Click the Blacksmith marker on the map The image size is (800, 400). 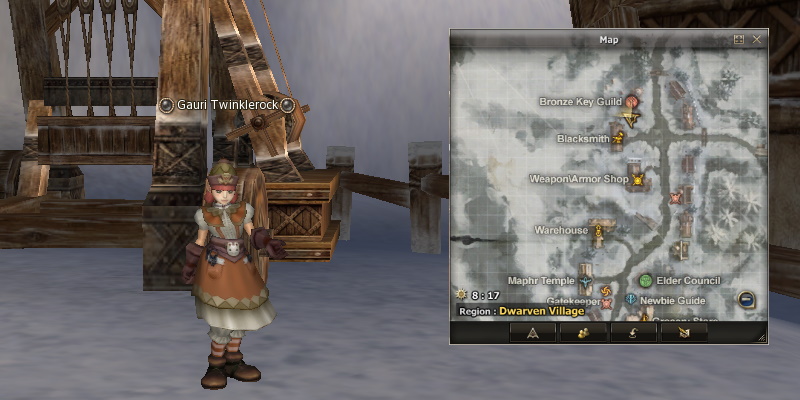[x=618, y=138]
